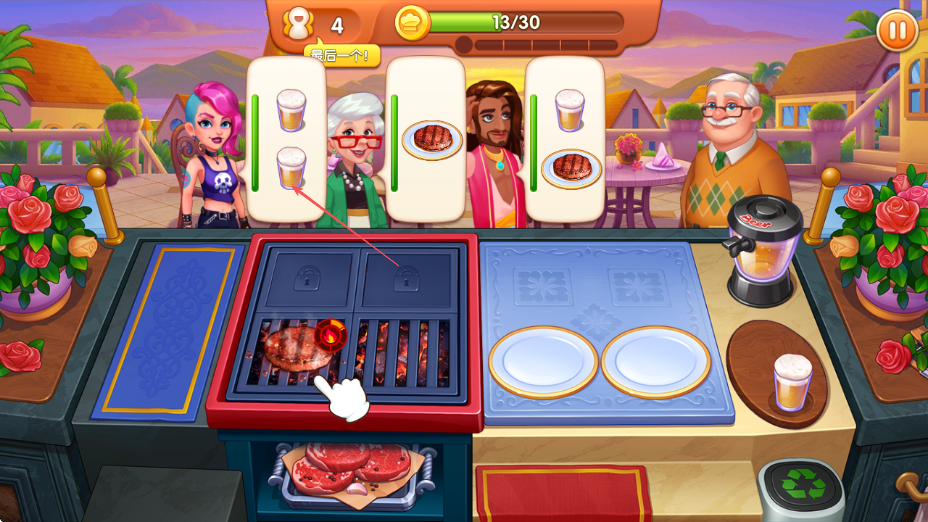The height and width of the screenshot is (522, 928).
Task: Activate the beer blender machine
Action: tap(763, 249)
